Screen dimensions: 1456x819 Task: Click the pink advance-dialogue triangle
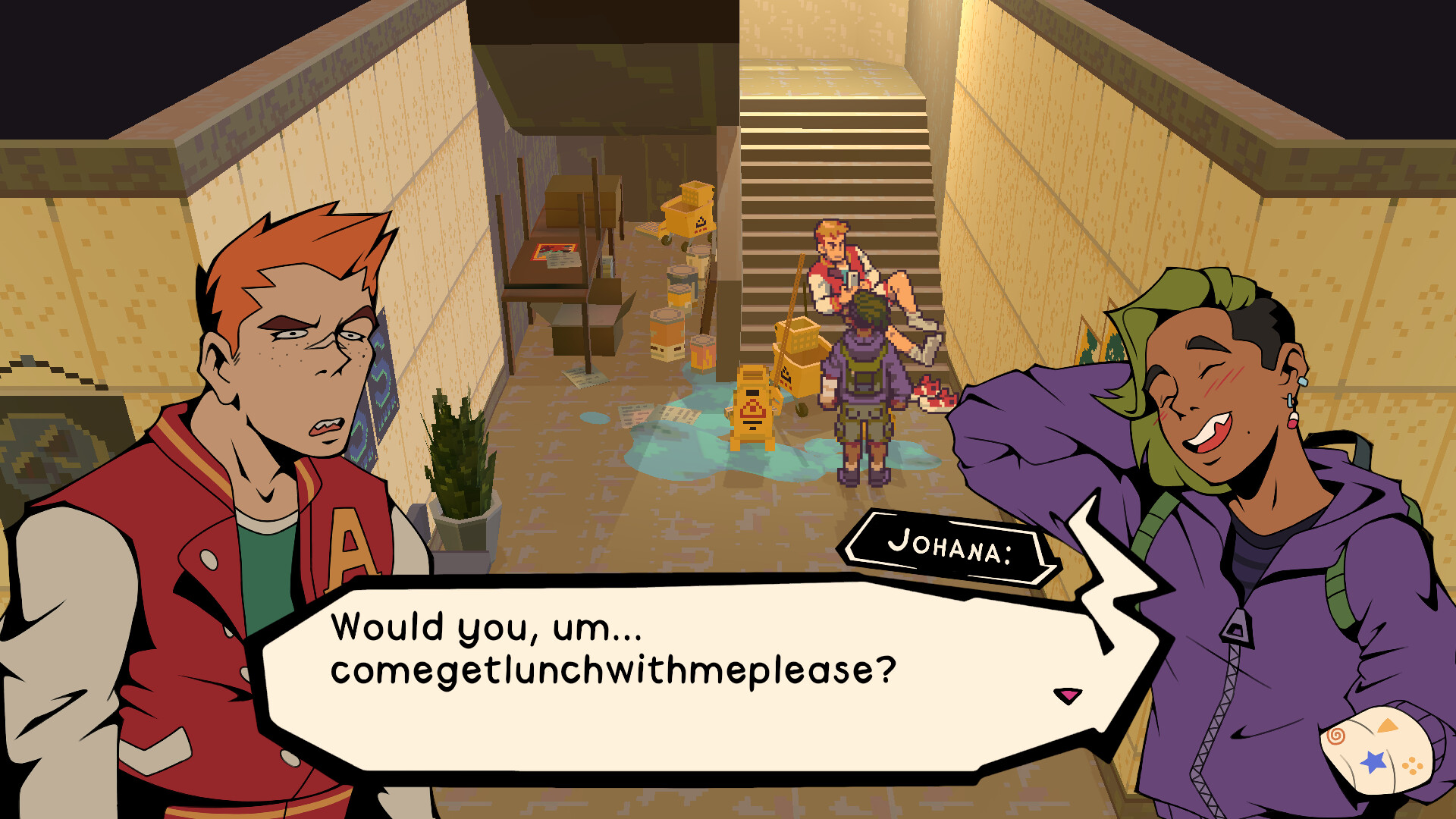tap(1065, 694)
